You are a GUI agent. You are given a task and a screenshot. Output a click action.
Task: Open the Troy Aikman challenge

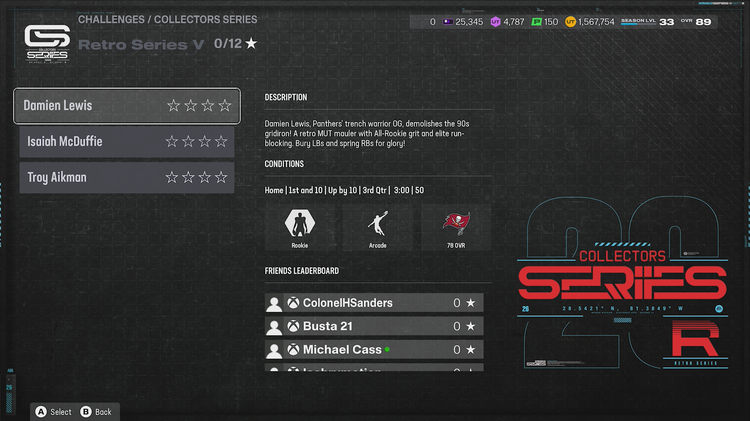(126, 177)
